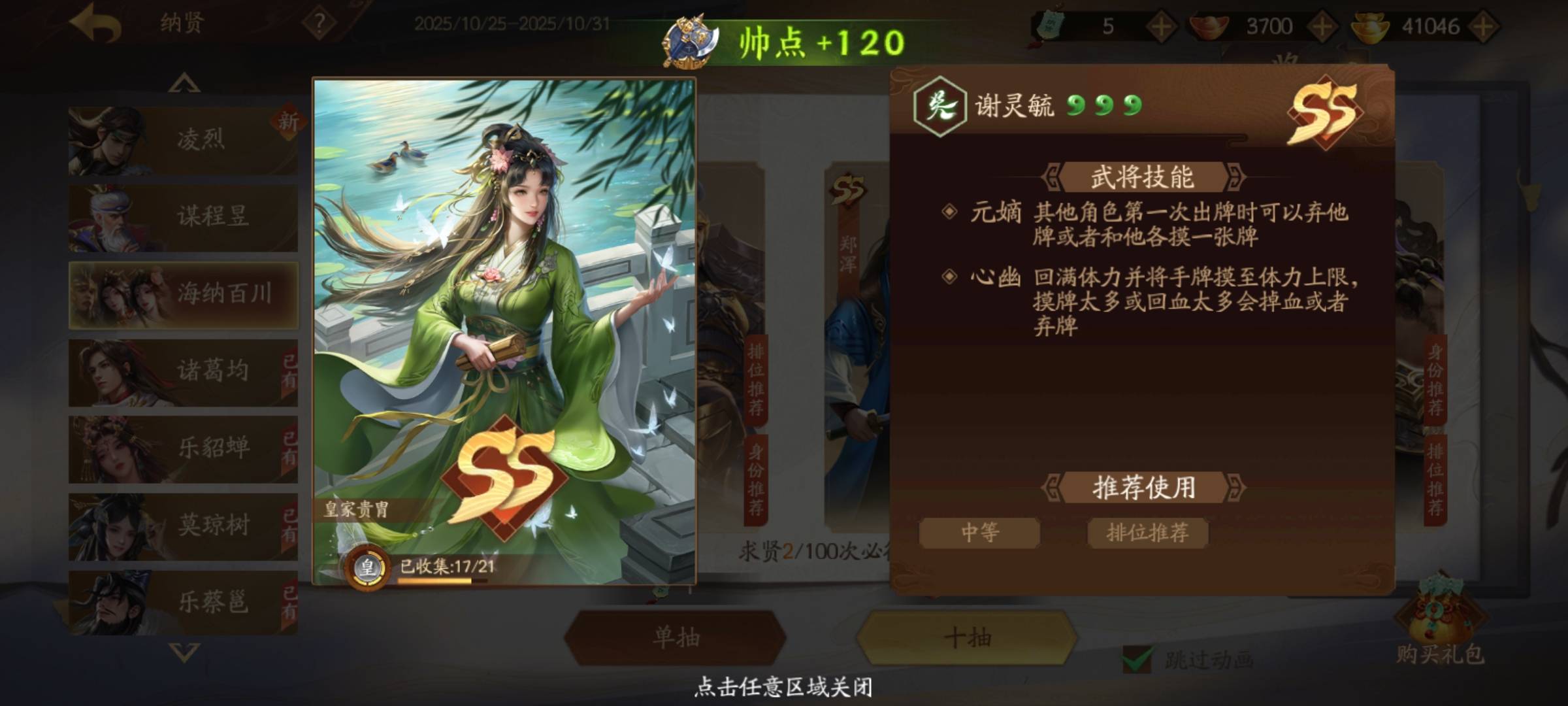Screen dimensions: 1568x706
Task: Go back with the return arrow
Action: 96,25
